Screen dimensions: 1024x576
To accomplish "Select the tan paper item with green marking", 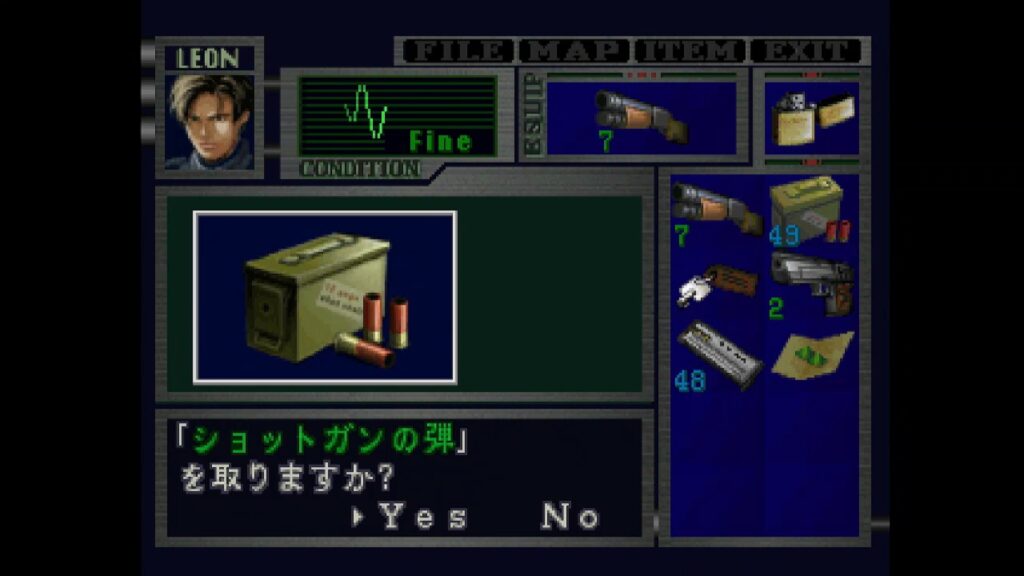I will coord(810,353).
